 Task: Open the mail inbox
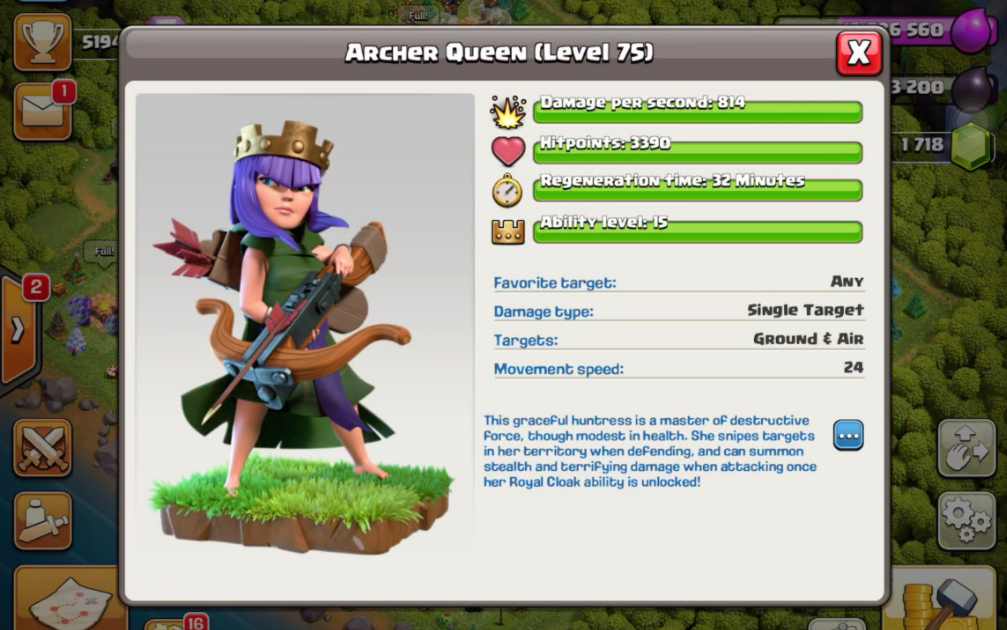pyautogui.click(x=42, y=111)
